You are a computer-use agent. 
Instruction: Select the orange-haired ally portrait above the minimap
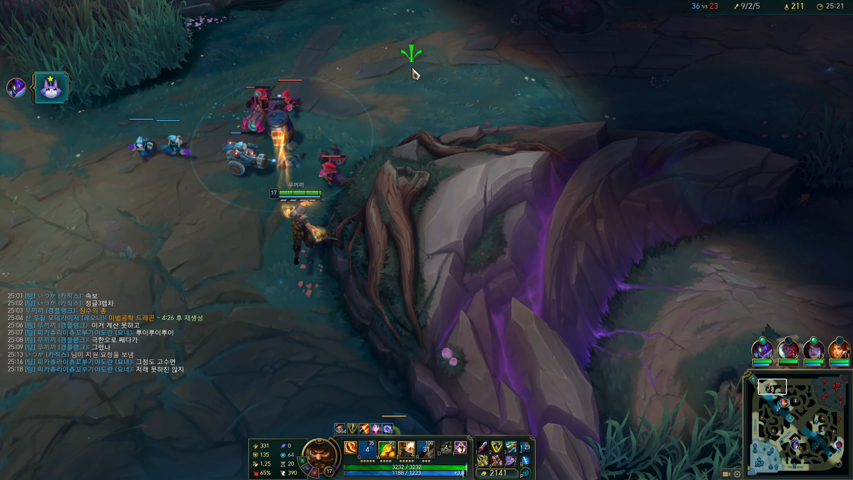coord(838,349)
